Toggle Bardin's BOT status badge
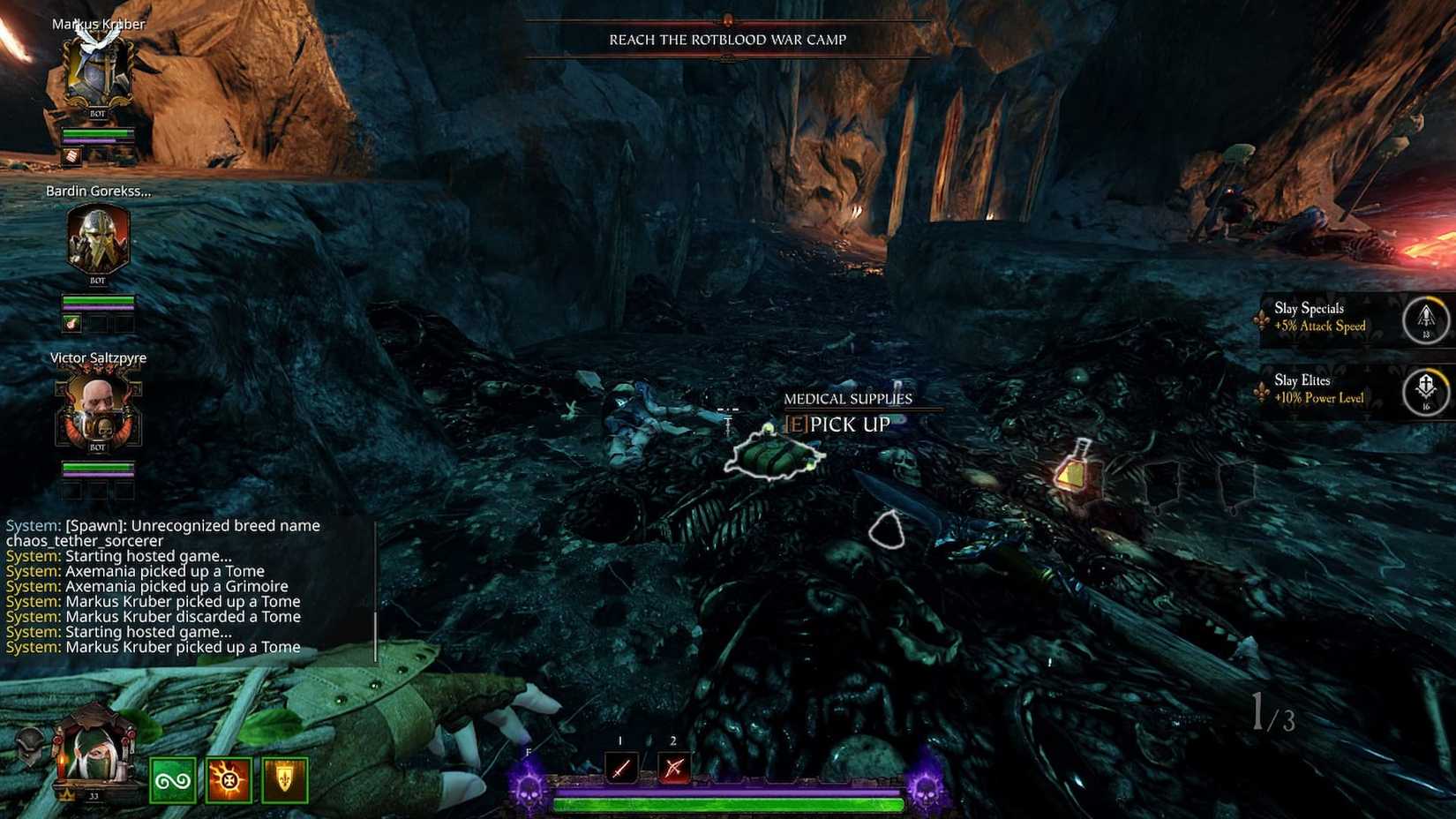1456x819 pixels. pos(97,280)
